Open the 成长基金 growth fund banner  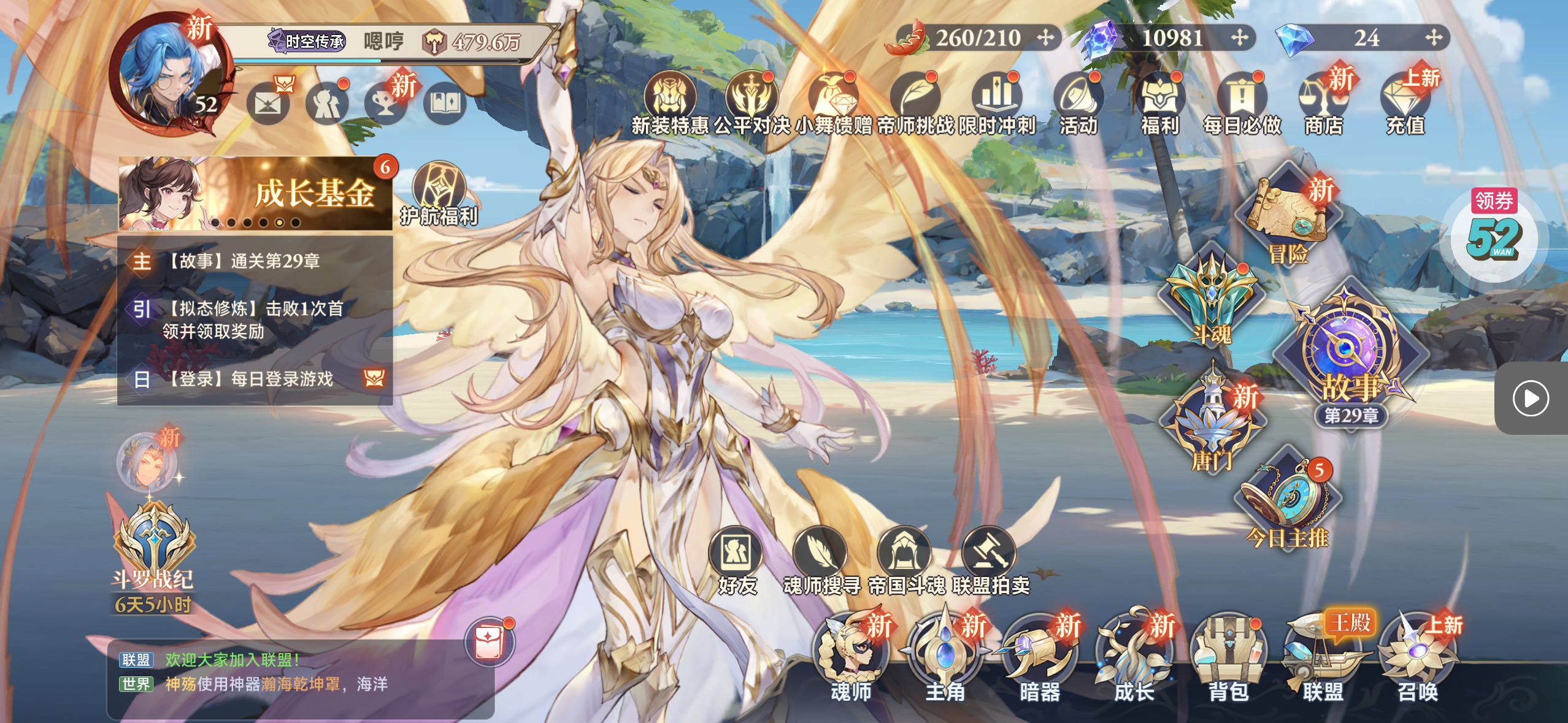point(255,193)
